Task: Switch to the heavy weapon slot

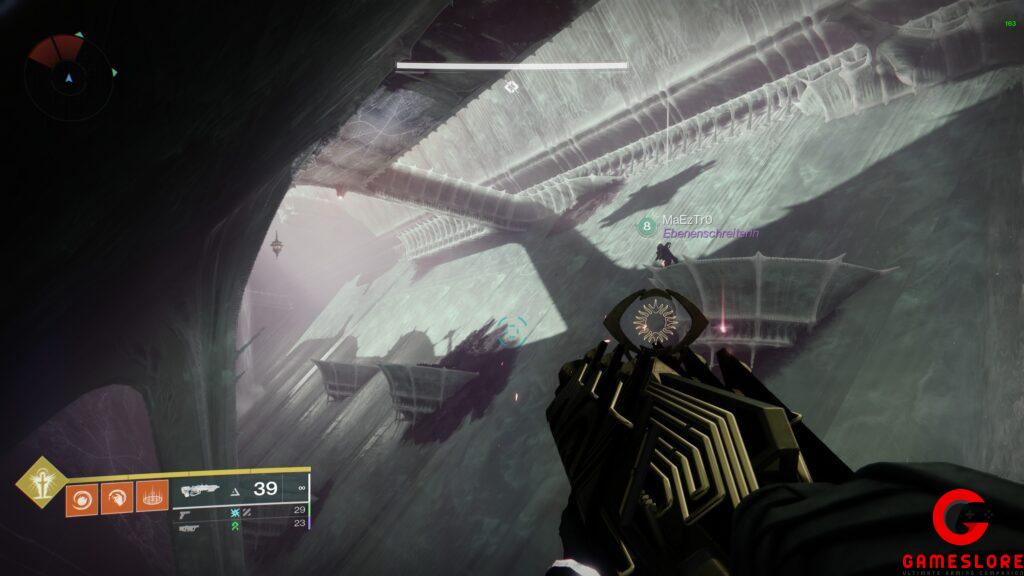Action: pos(187,525)
